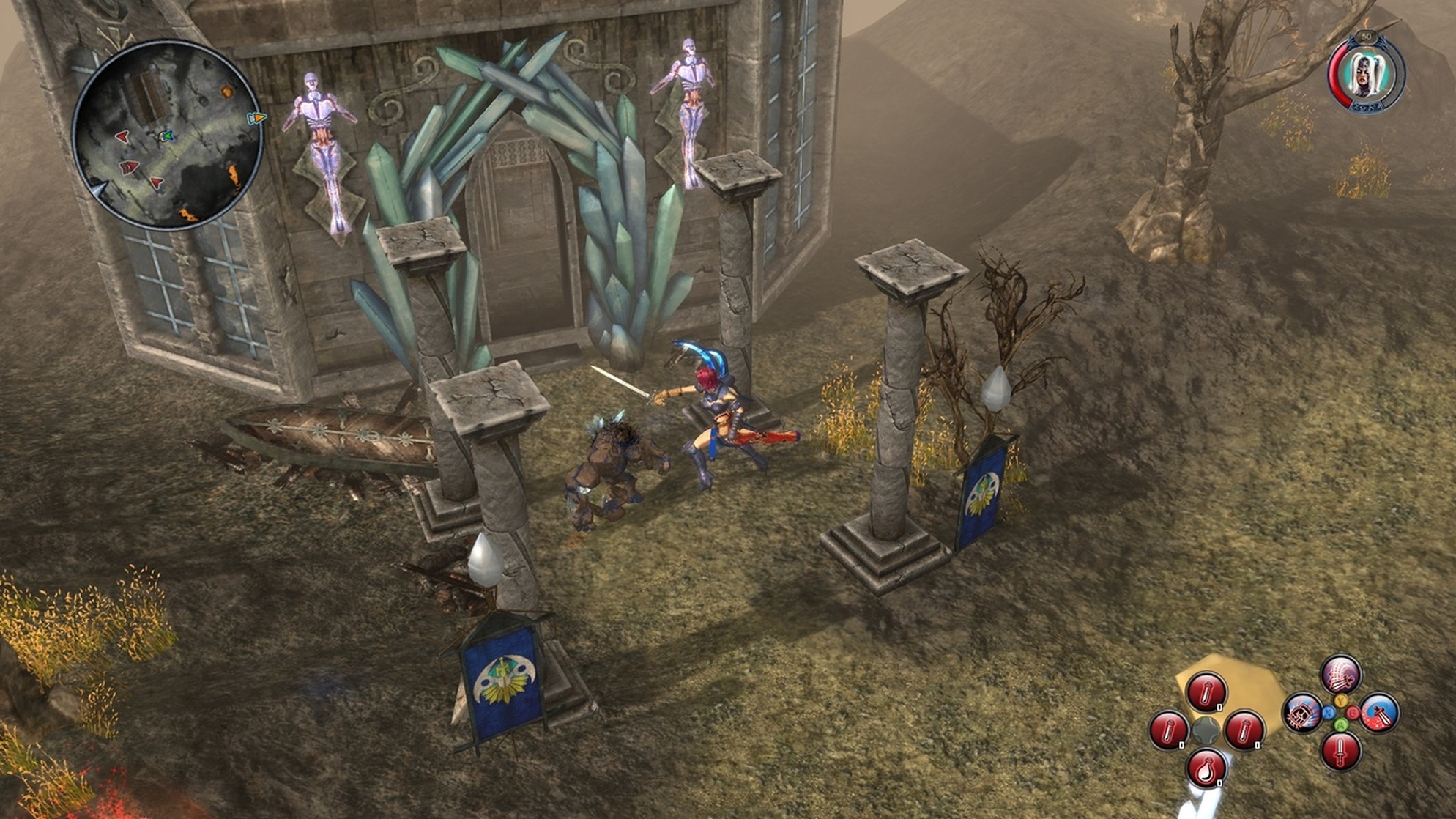Image resolution: width=1456 pixels, height=819 pixels.
Task: Click the blue X gamepad button indicator
Action: 1329,714
